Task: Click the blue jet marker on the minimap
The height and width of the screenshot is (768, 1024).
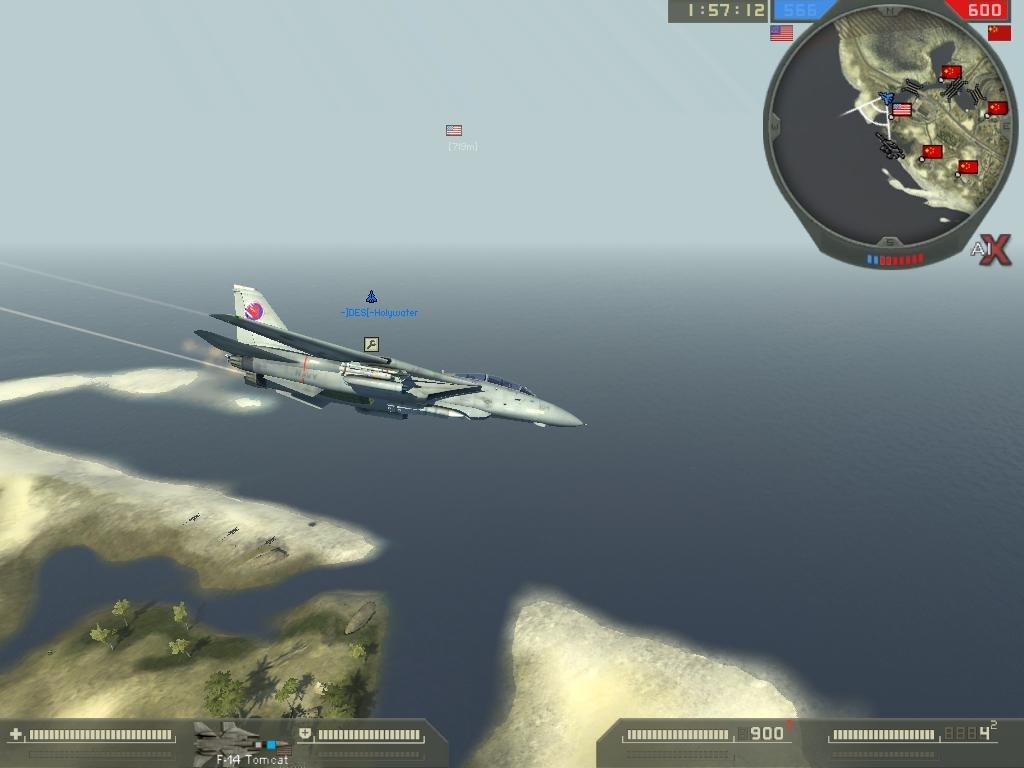Action: [886, 98]
